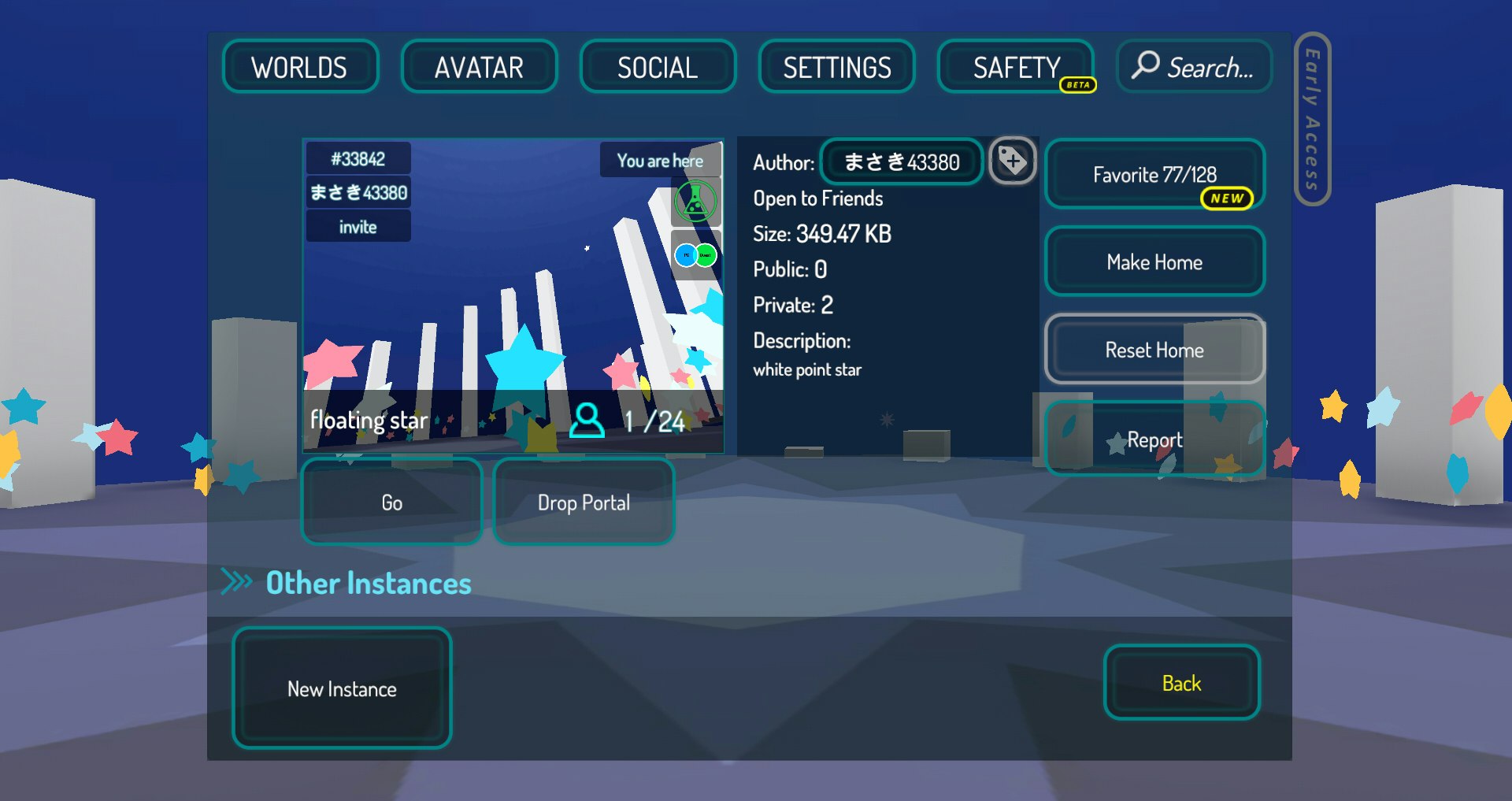Choose Make Home

1154,261
